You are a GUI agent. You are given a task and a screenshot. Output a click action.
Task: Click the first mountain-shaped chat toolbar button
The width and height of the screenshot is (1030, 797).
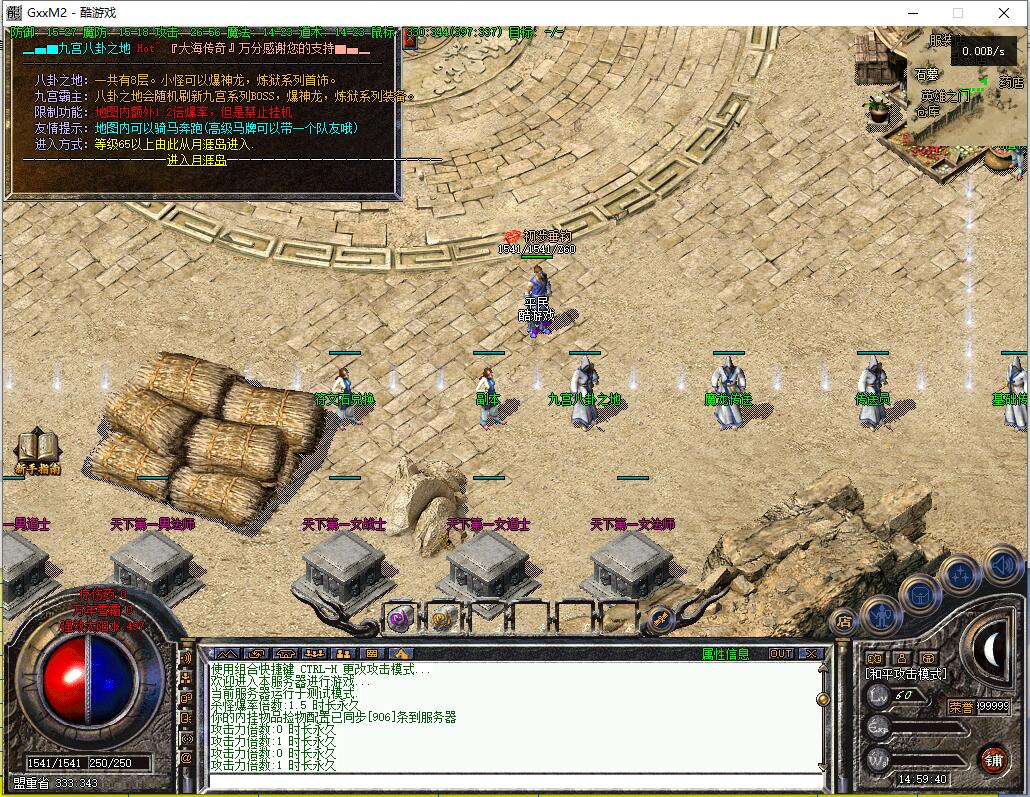tap(227, 654)
